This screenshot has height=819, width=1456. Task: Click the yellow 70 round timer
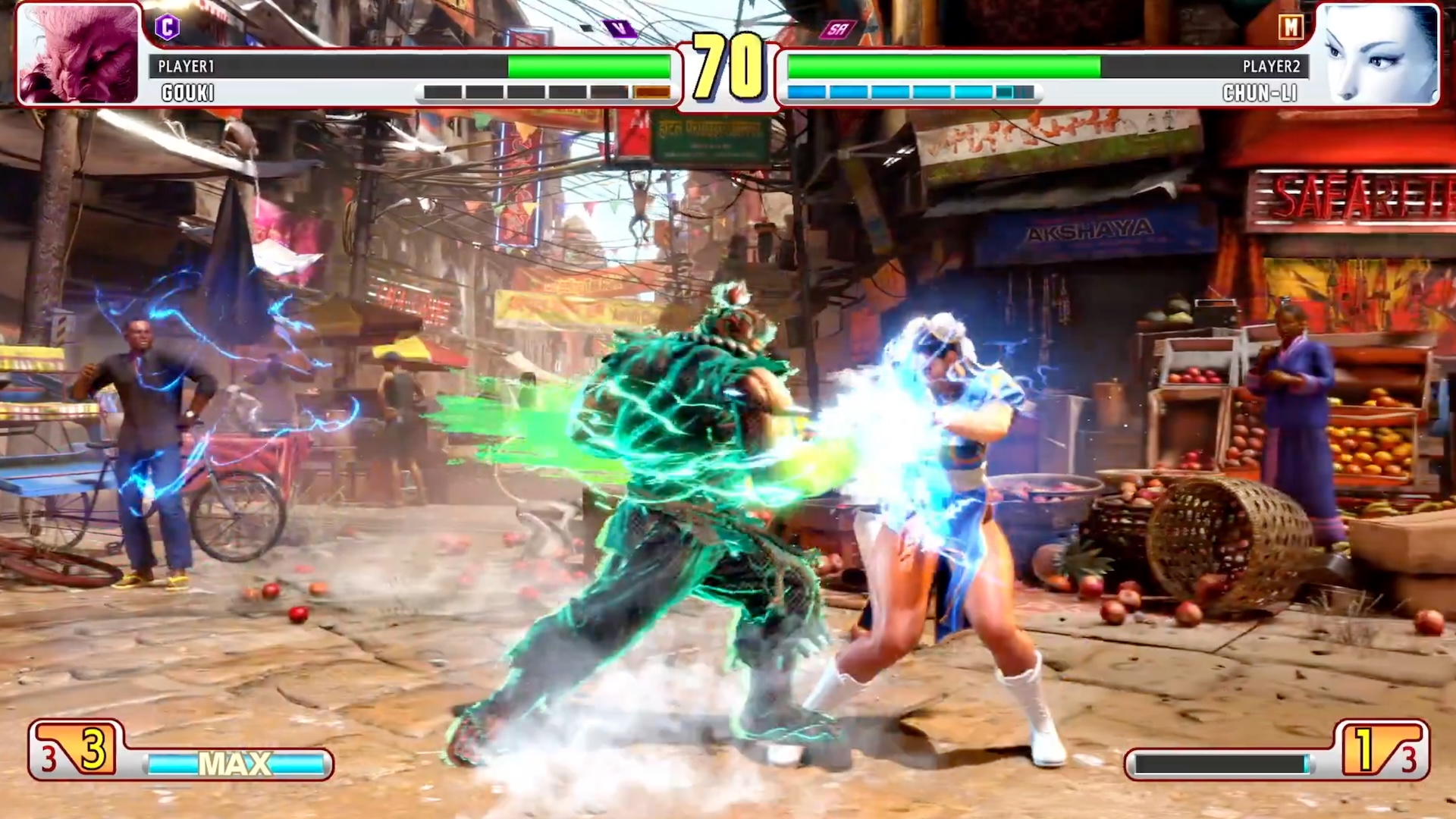[726, 64]
